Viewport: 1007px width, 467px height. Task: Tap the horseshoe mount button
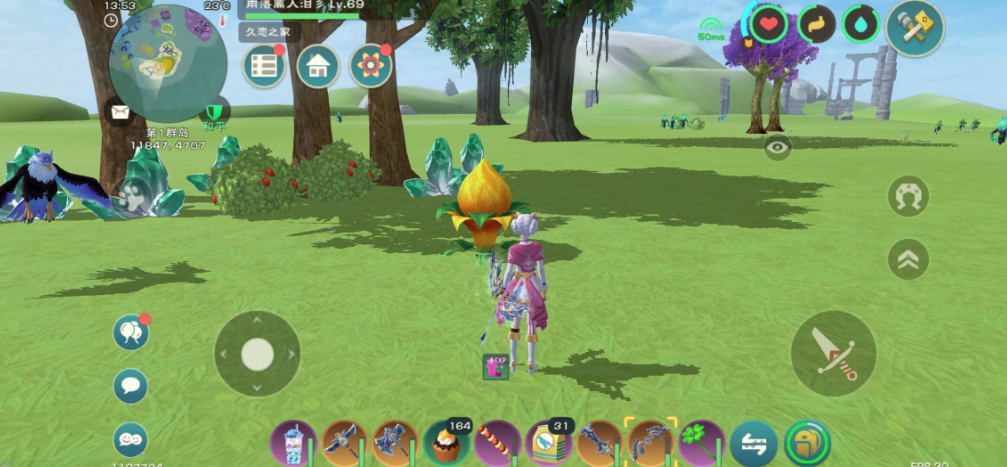[908, 196]
